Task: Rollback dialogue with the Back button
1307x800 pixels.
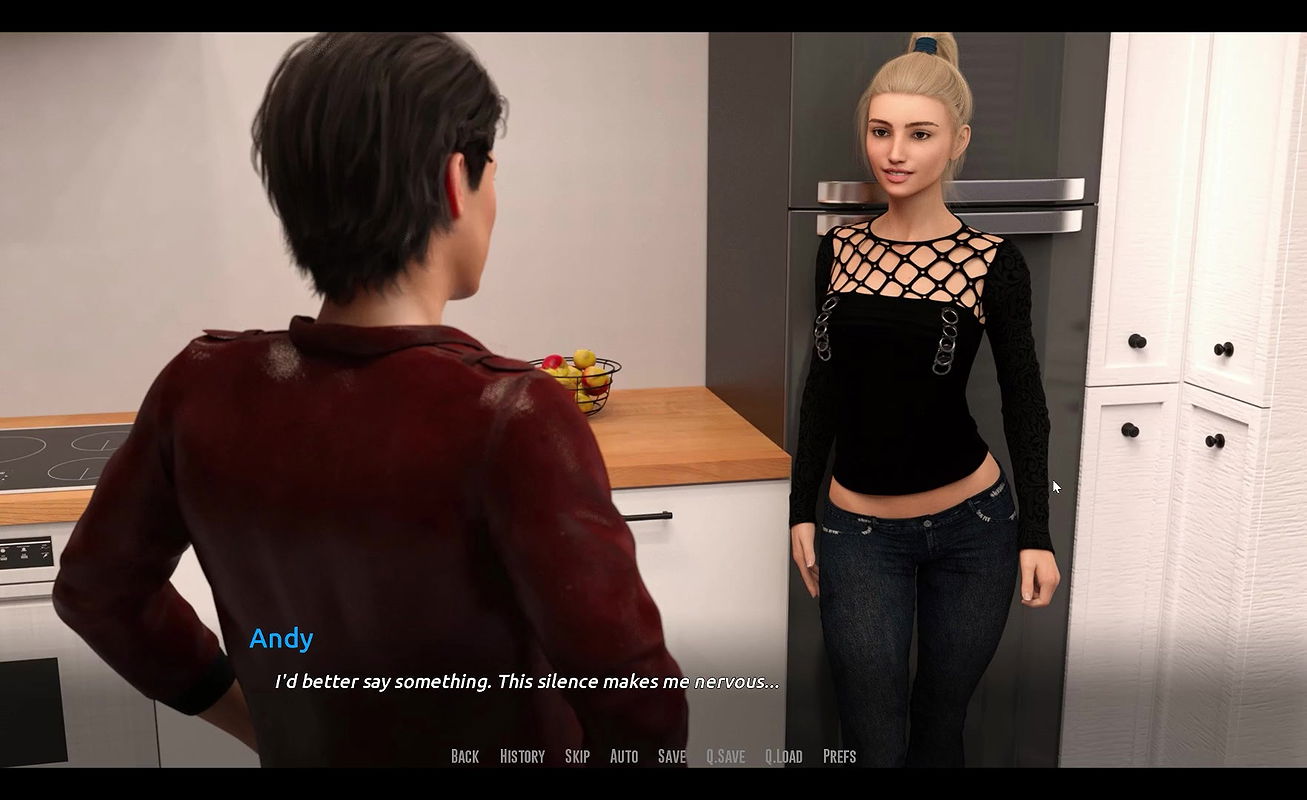Action: 464,756
